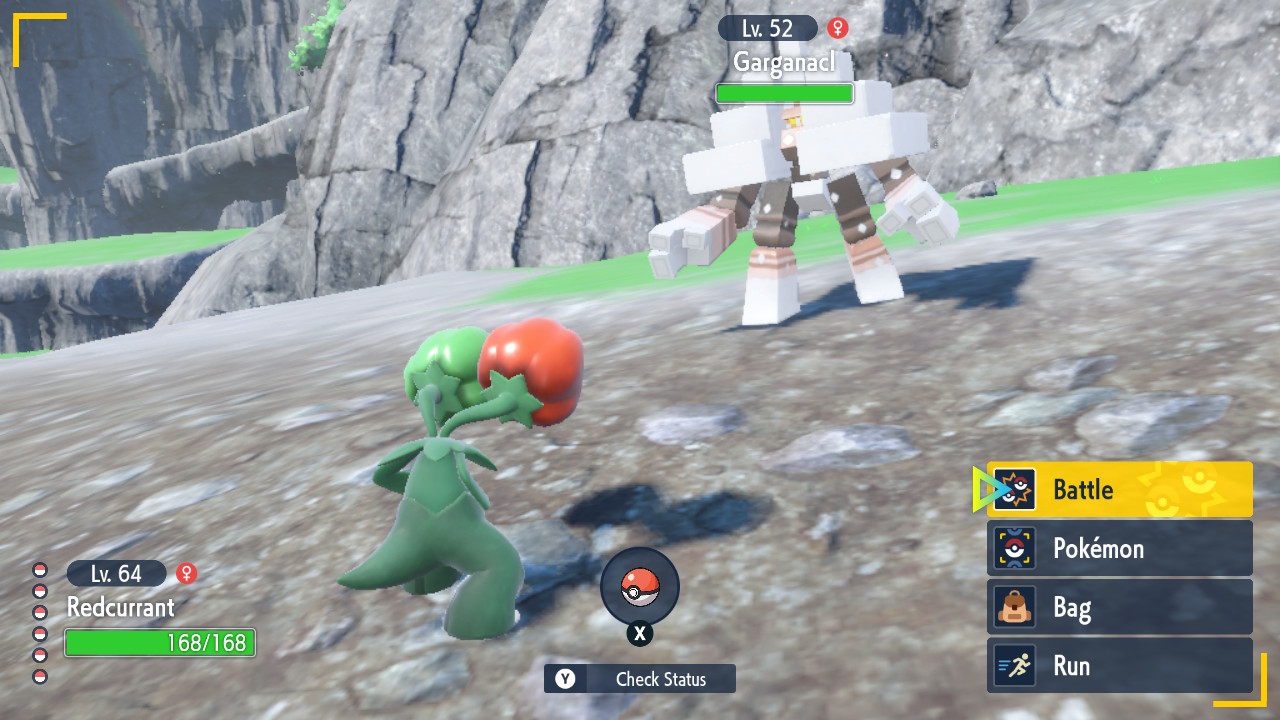The image size is (1280, 720).
Task: Click the Poké Ball throw icon
Action: (x=640, y=587)
